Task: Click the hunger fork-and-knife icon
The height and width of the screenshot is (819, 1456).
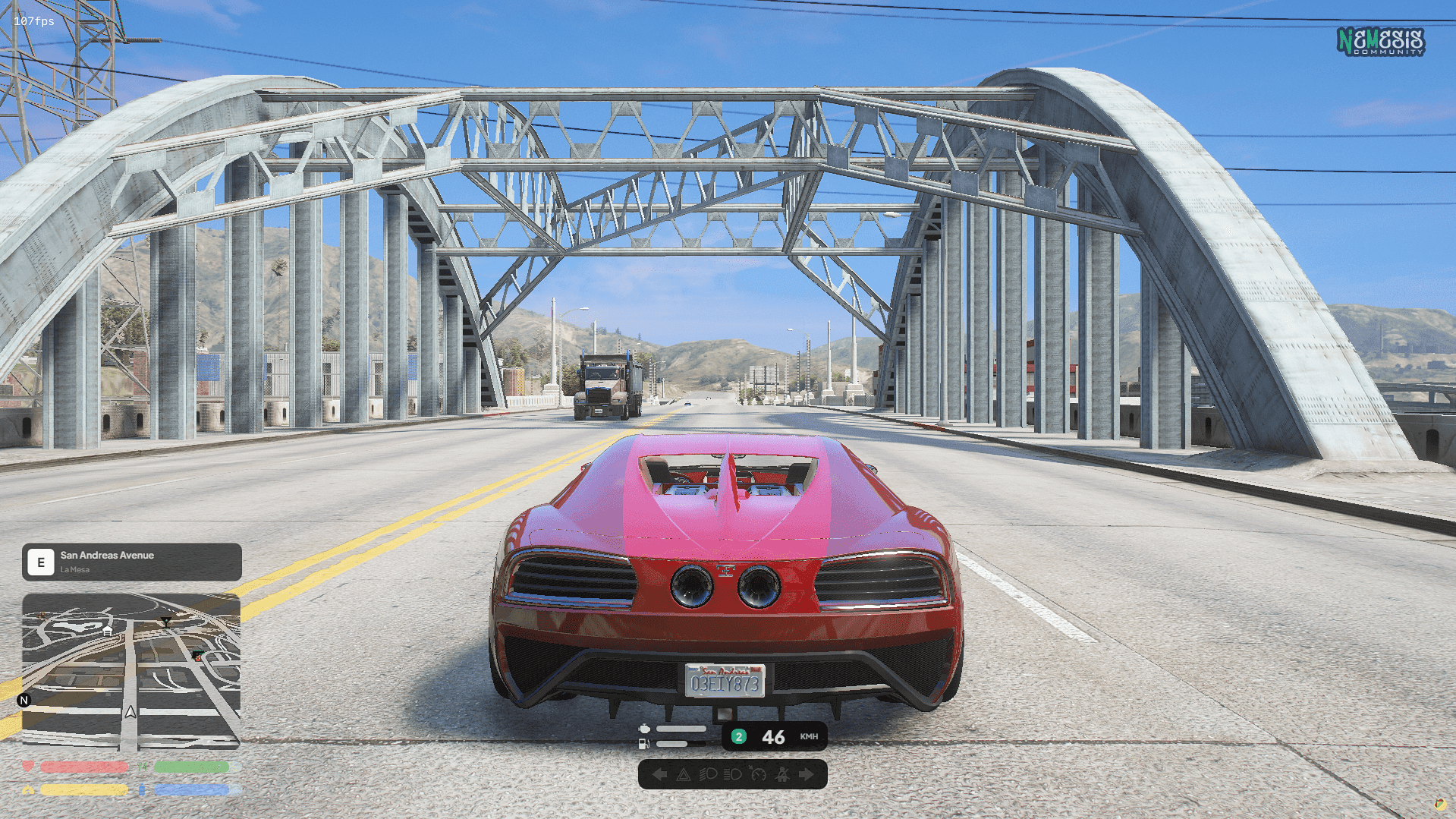Action: (142, 767)
